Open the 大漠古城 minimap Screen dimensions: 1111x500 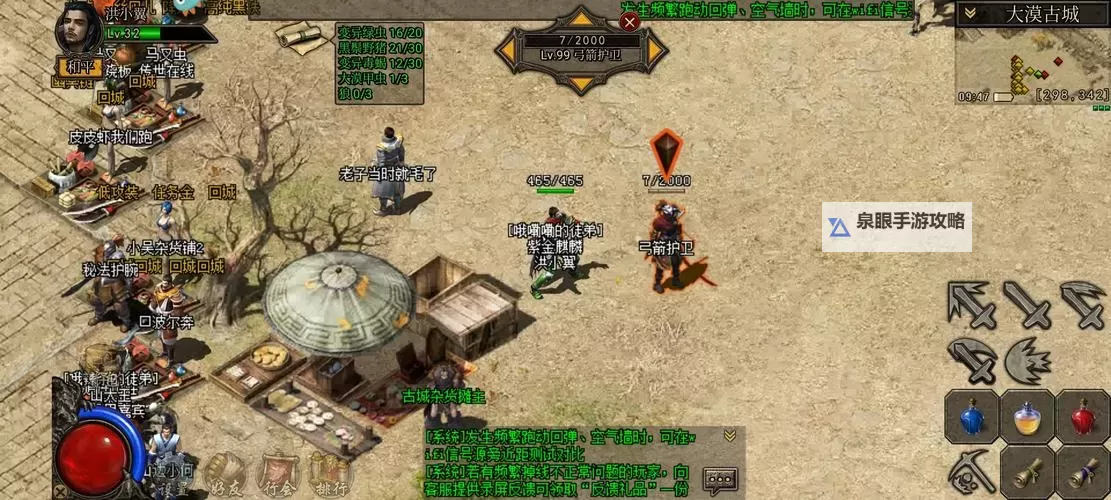(x=1032, y=60)
